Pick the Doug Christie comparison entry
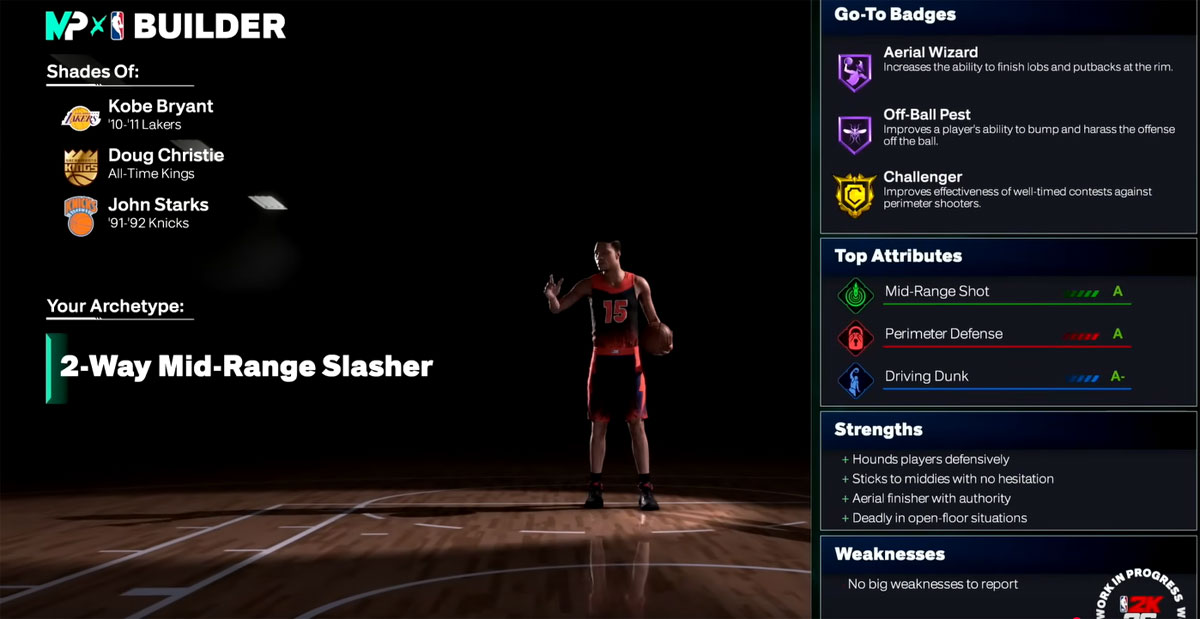 click(x=165, y=163)
